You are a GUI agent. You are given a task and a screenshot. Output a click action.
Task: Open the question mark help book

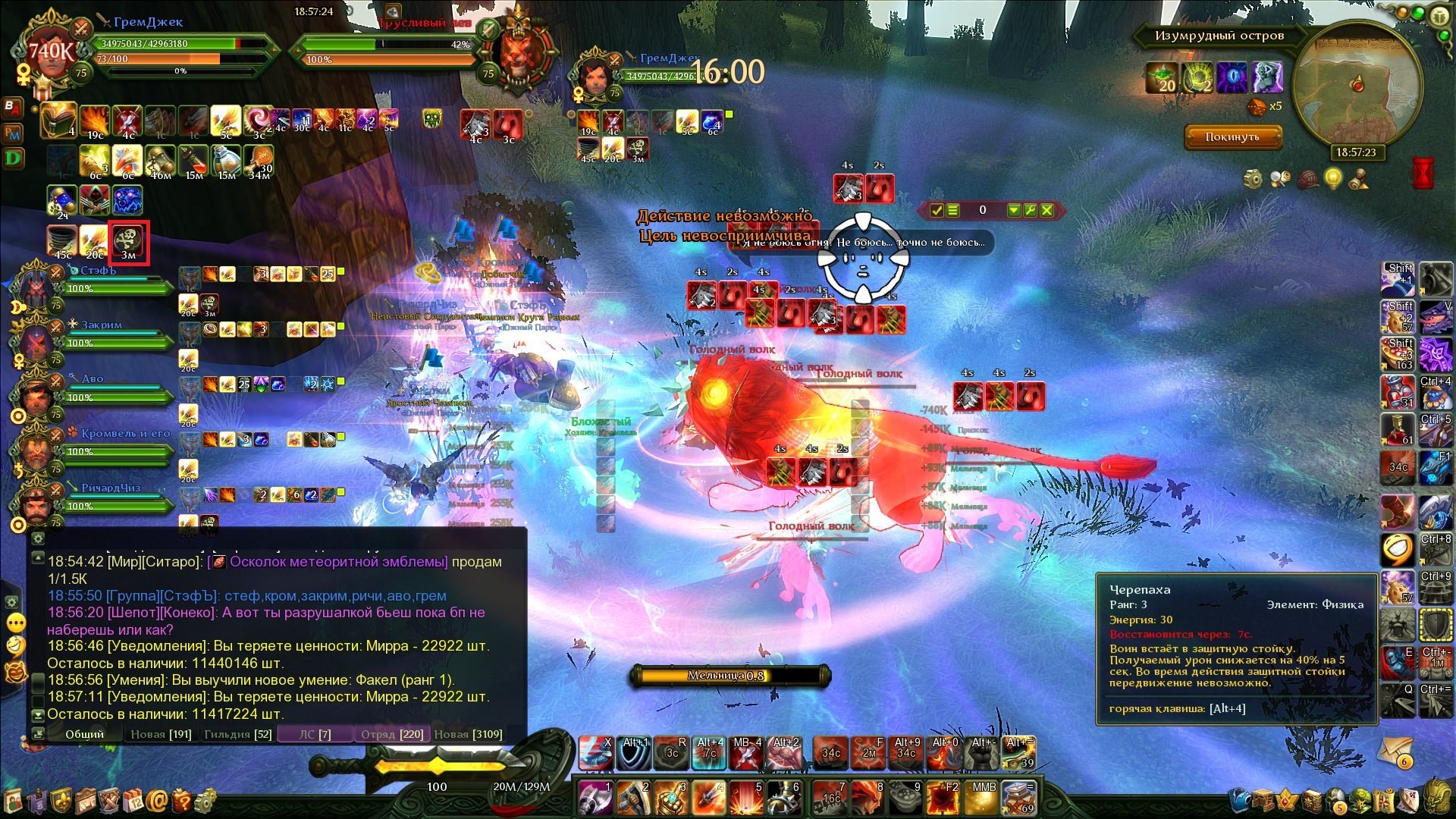(182, 800)
